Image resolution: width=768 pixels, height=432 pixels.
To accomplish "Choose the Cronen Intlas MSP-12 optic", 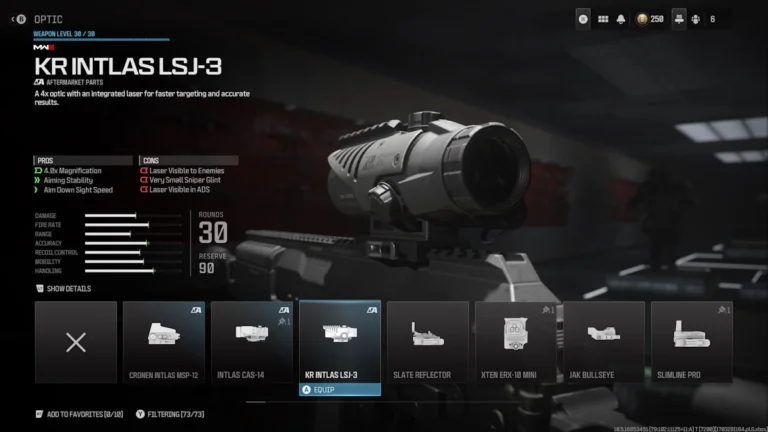I will point(164,342).
